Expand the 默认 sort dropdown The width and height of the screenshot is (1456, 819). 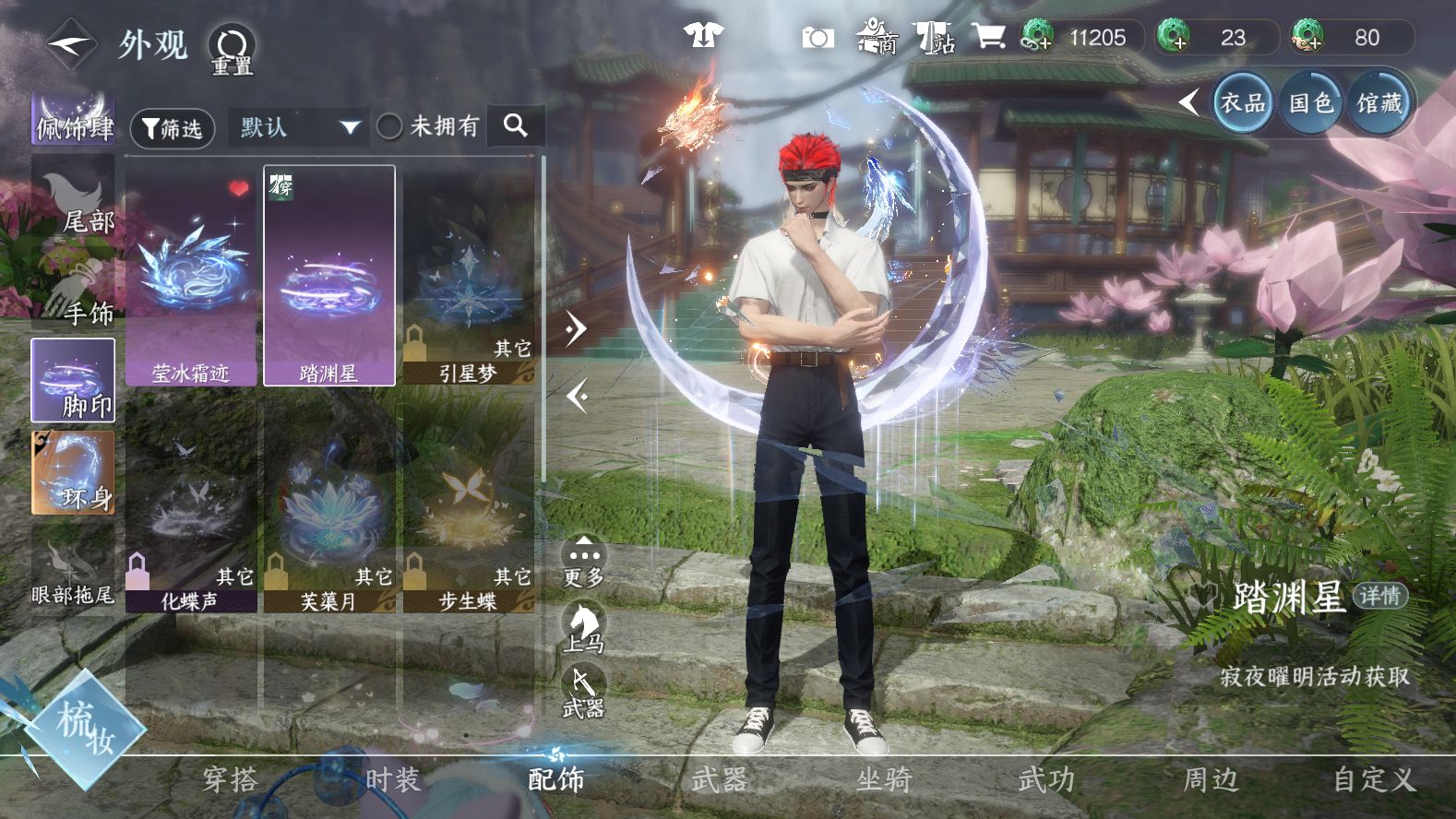(x=299, y=127)
